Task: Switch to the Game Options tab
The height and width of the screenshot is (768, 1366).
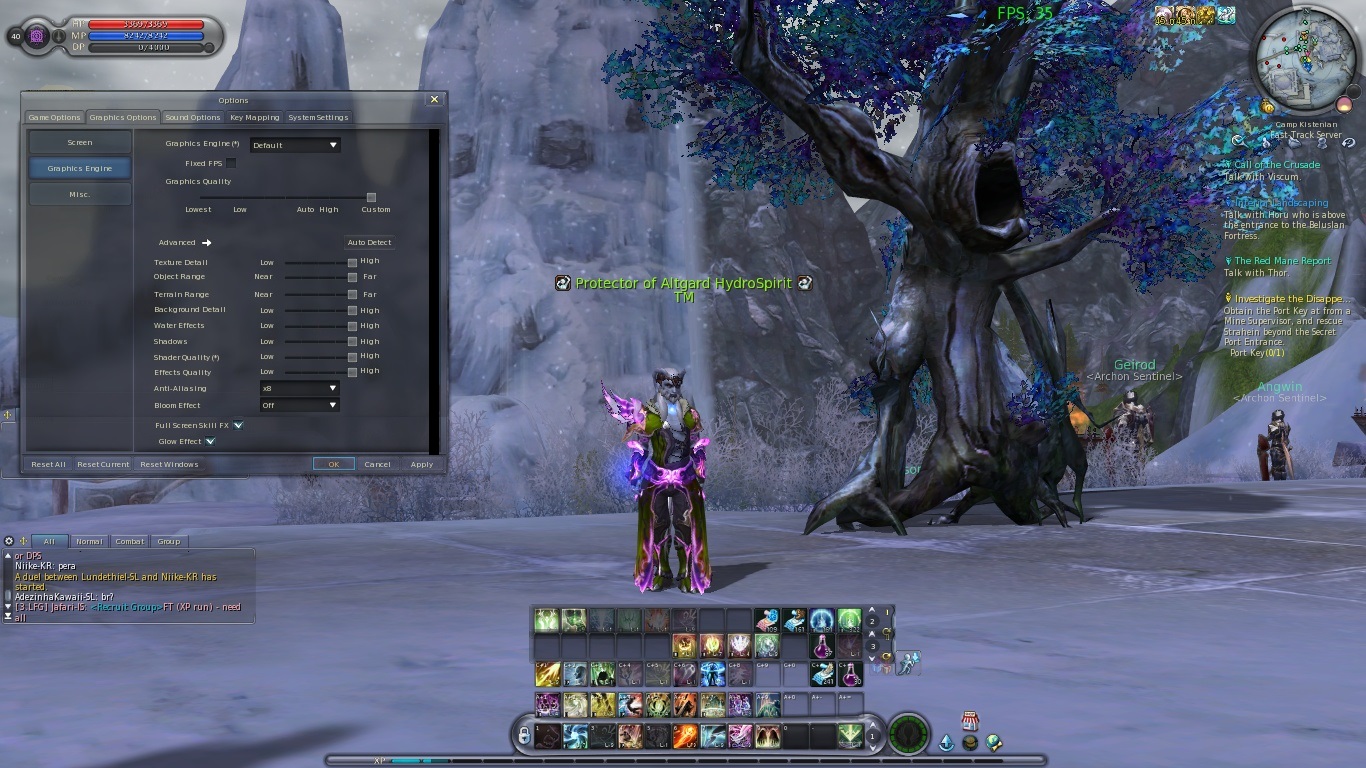Action: pyautogui.click(x=54, y=118)
